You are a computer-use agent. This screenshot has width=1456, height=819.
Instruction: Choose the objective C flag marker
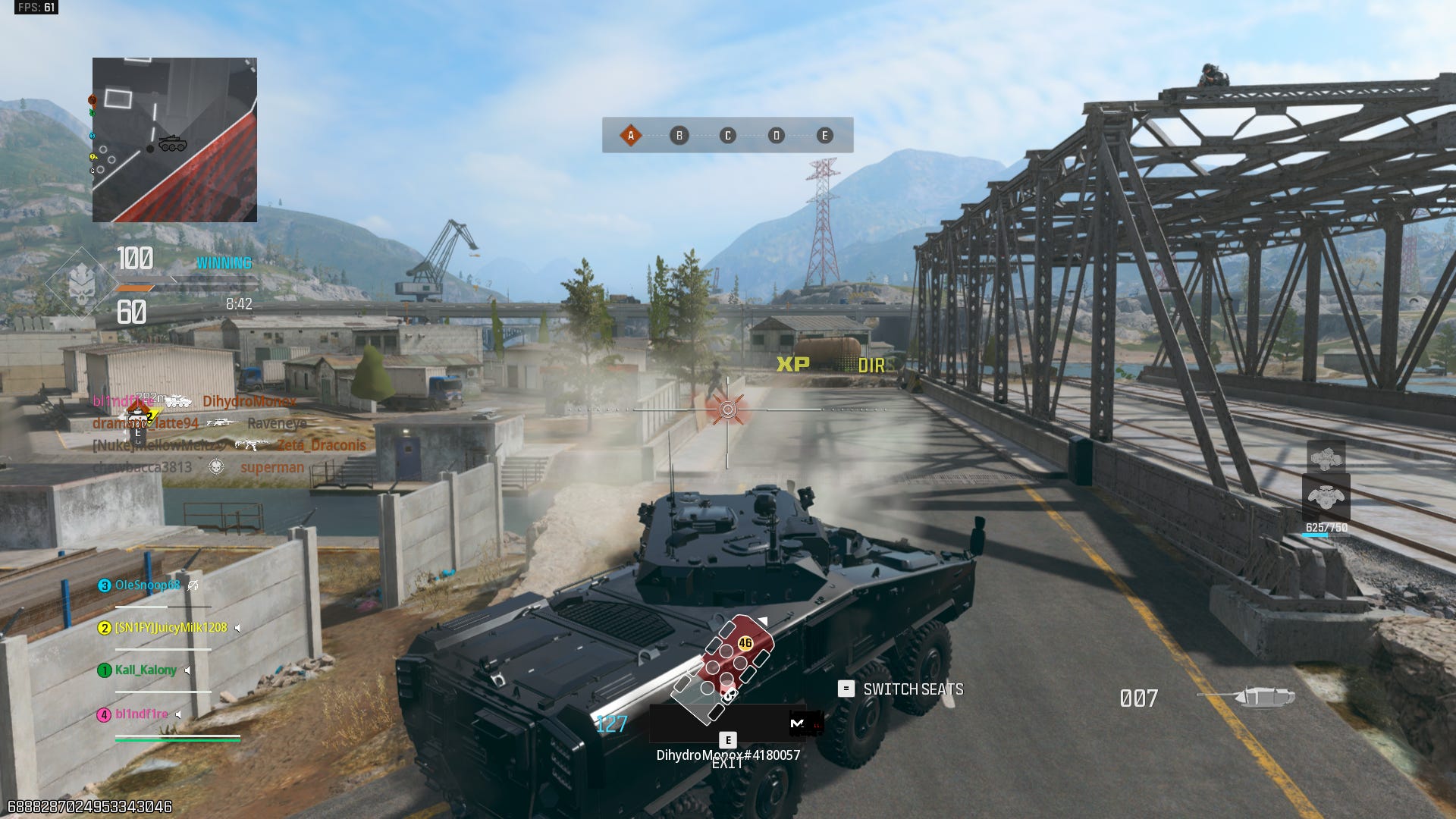click(727, 136)
